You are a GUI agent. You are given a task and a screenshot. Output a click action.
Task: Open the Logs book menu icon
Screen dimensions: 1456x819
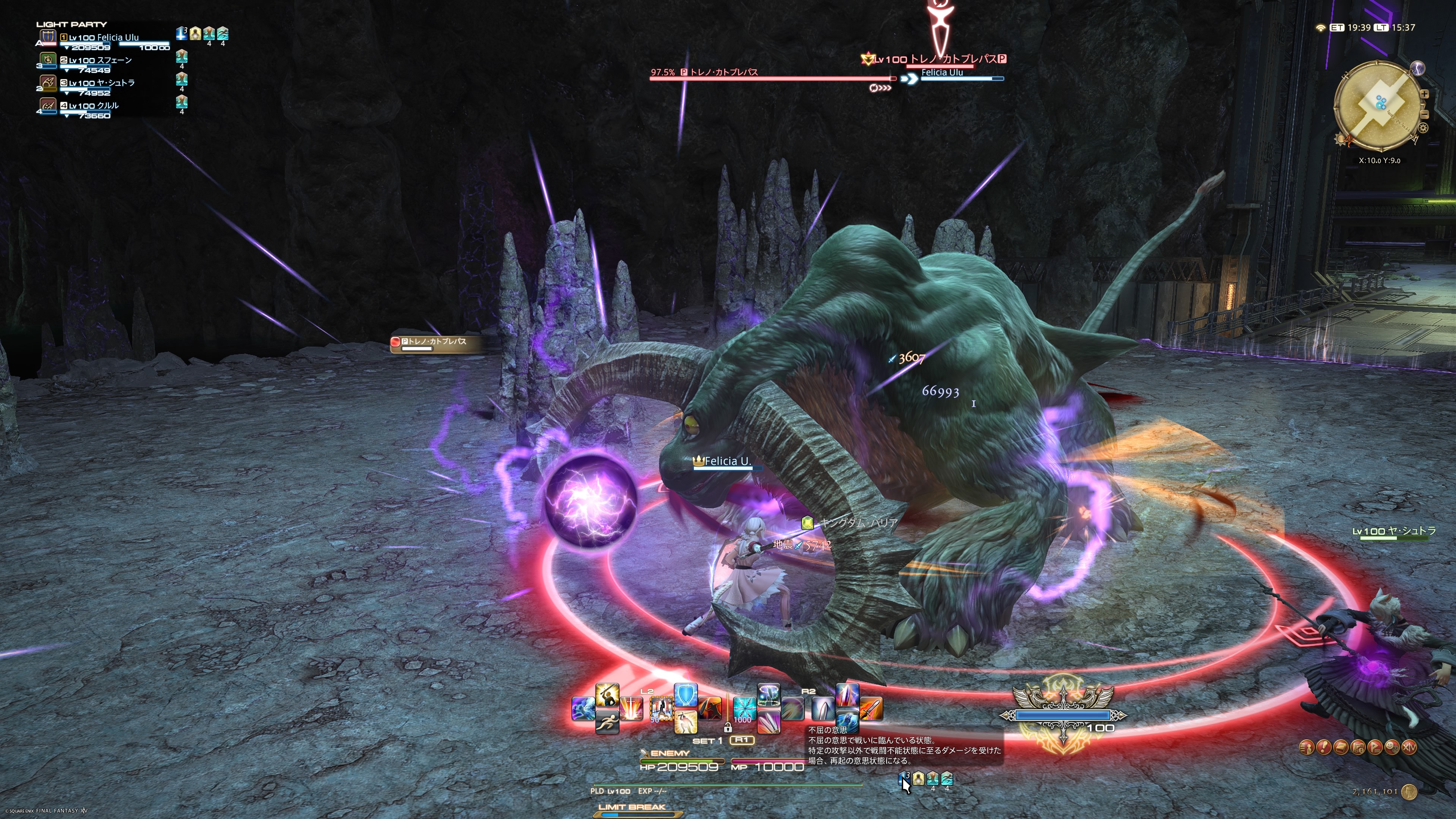tap(1341, 747)
